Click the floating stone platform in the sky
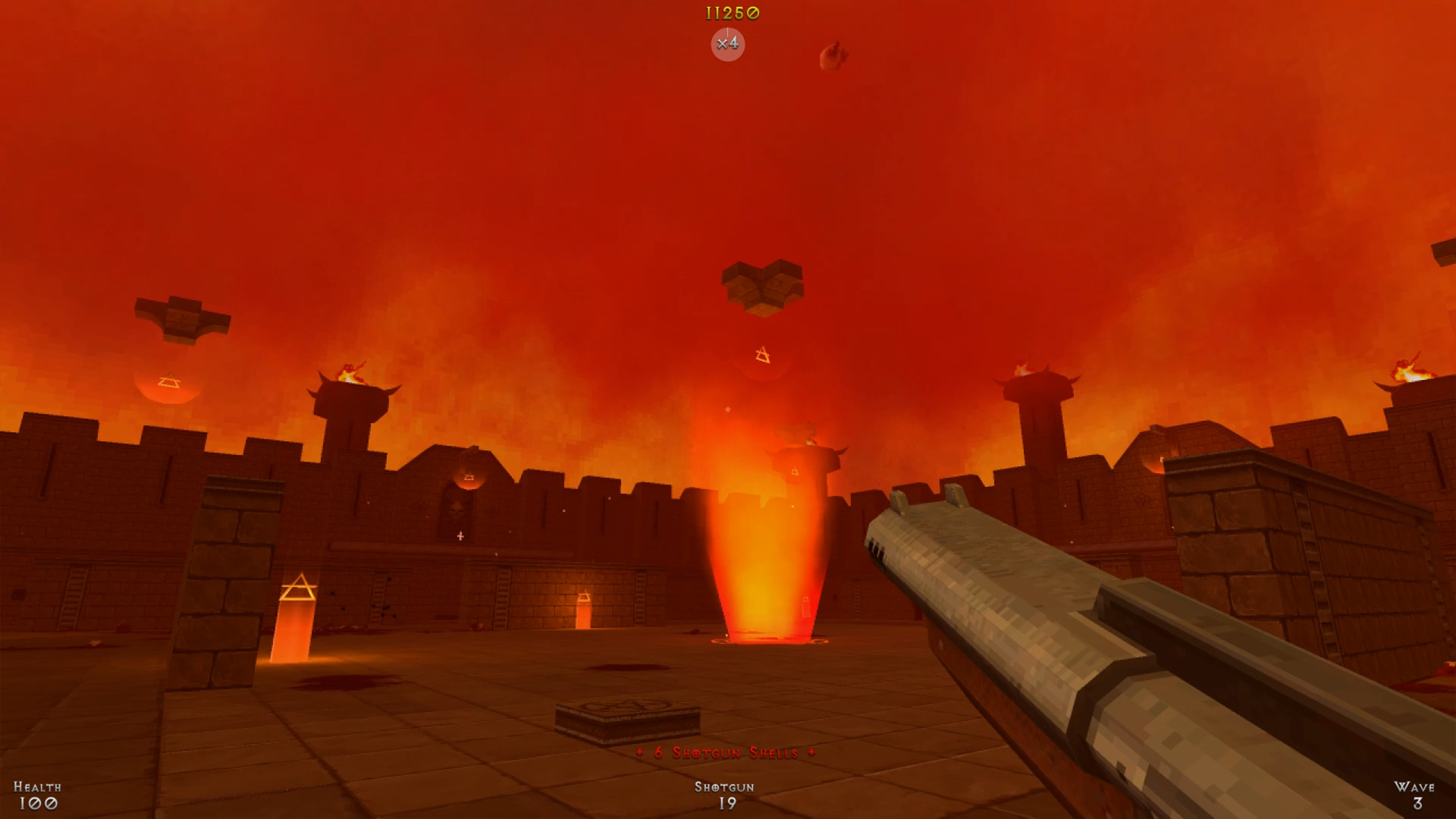1456x819 pixels. point(762,288)
